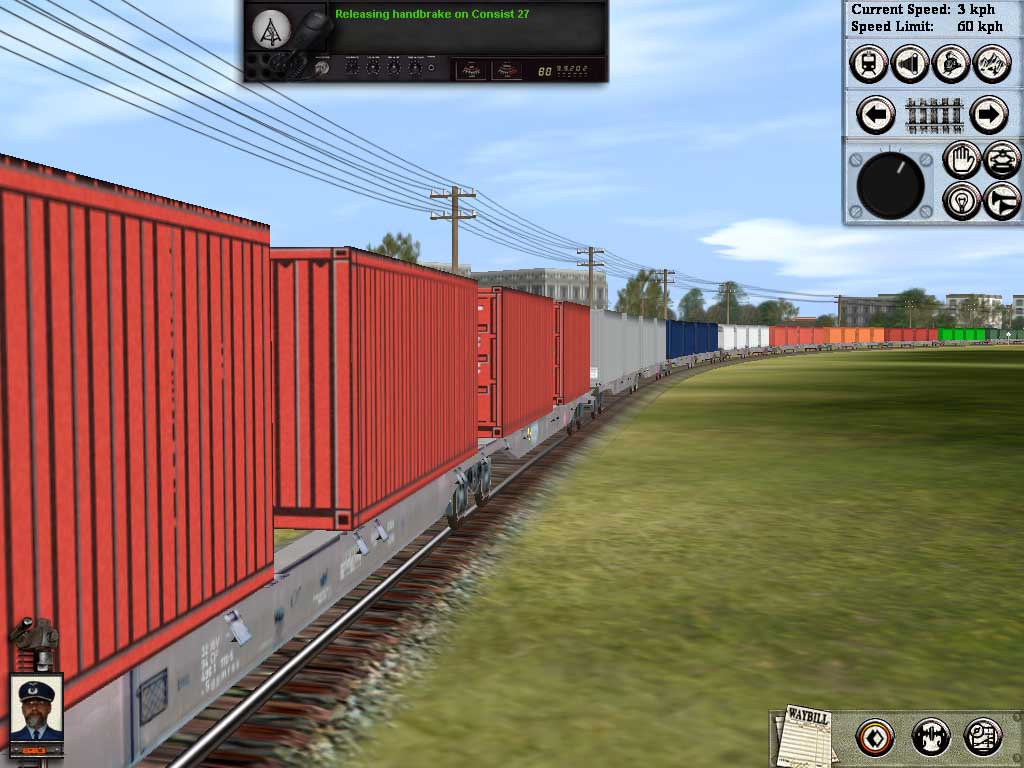Set direction with the left arrow button
1024x768 pixels.
click(876, 115)
